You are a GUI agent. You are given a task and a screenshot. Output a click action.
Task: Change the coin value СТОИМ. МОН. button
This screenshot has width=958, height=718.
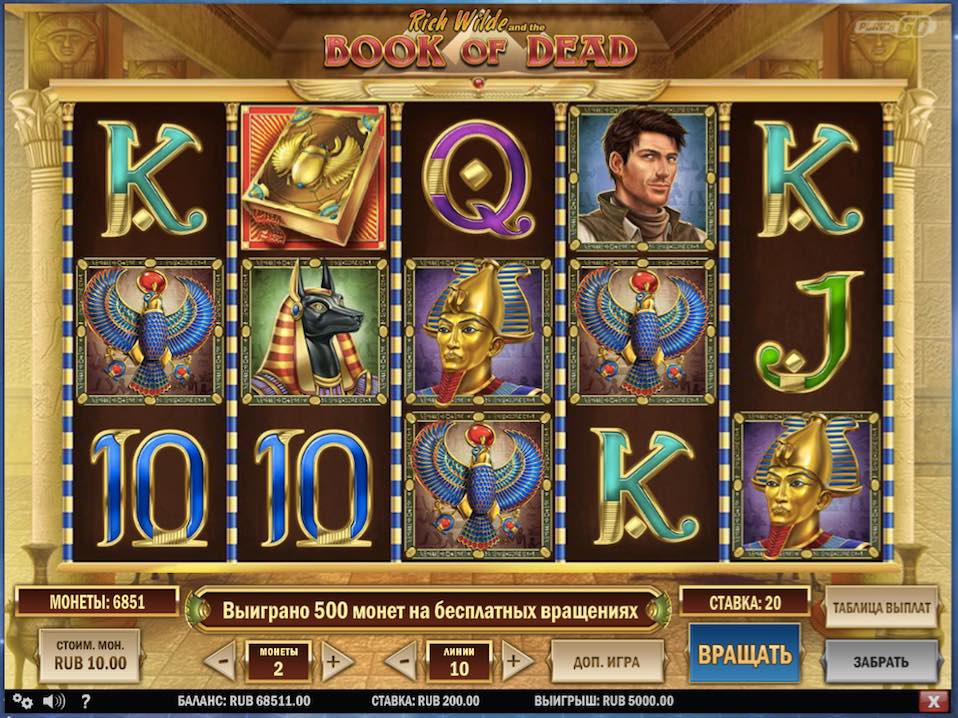(89, 655)
